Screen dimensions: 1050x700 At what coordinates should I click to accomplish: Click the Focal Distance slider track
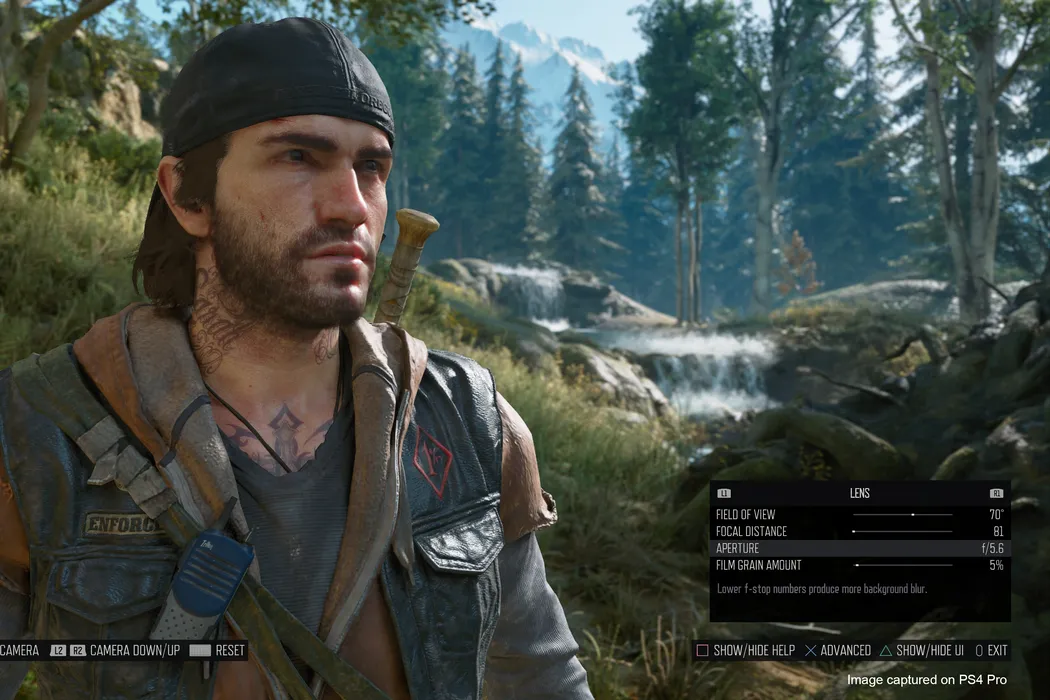coord(902,532)
